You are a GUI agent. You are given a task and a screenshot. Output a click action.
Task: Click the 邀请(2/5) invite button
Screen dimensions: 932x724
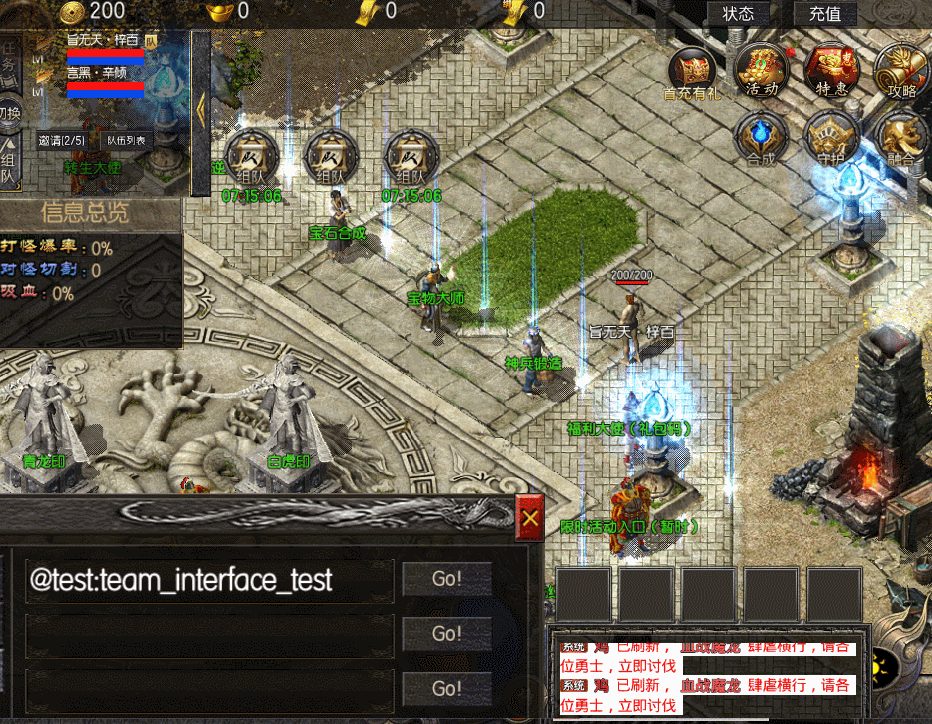tap(62, 141)
